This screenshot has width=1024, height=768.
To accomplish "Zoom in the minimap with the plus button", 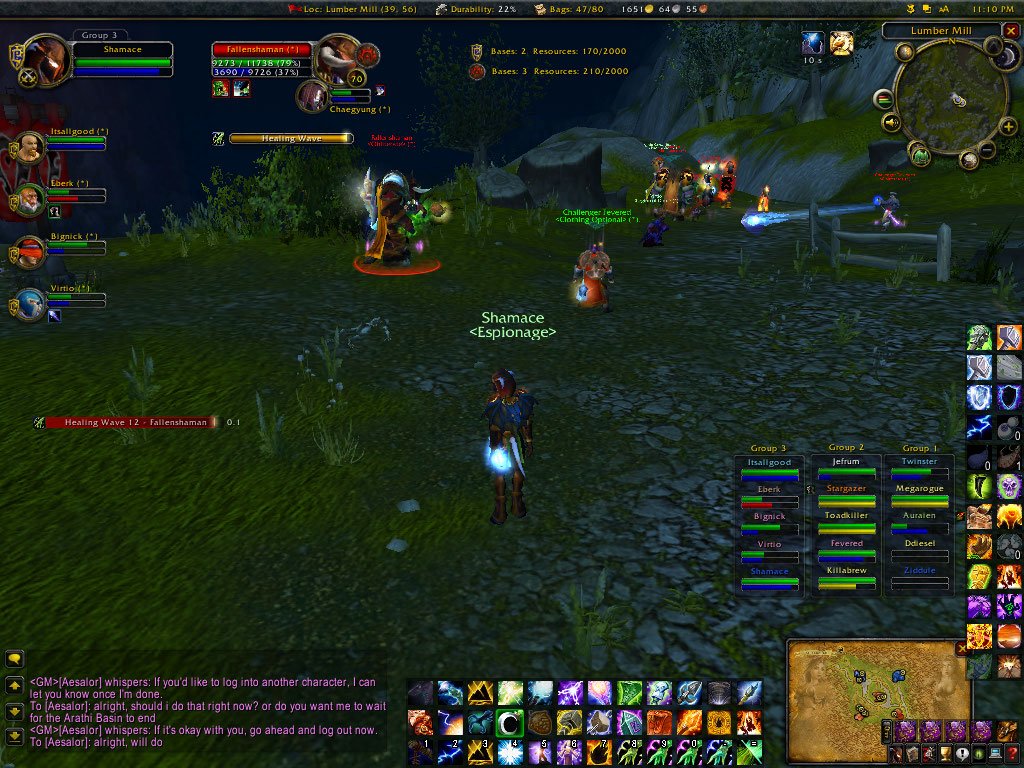I will click(x=1009, y=126).
